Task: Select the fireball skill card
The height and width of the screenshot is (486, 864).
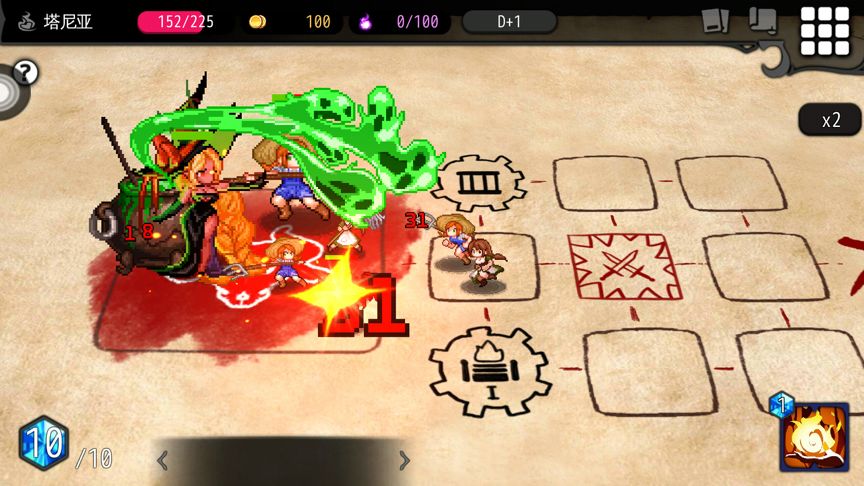Action: pyautogui.click(x=815, y=440)
